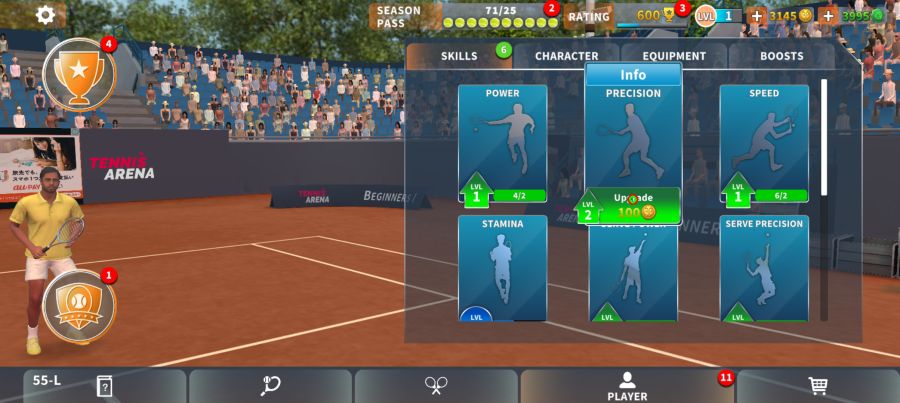900x403 pixels.
Task: Add more gold coins with plus button
Action: (x=757, y=16)
